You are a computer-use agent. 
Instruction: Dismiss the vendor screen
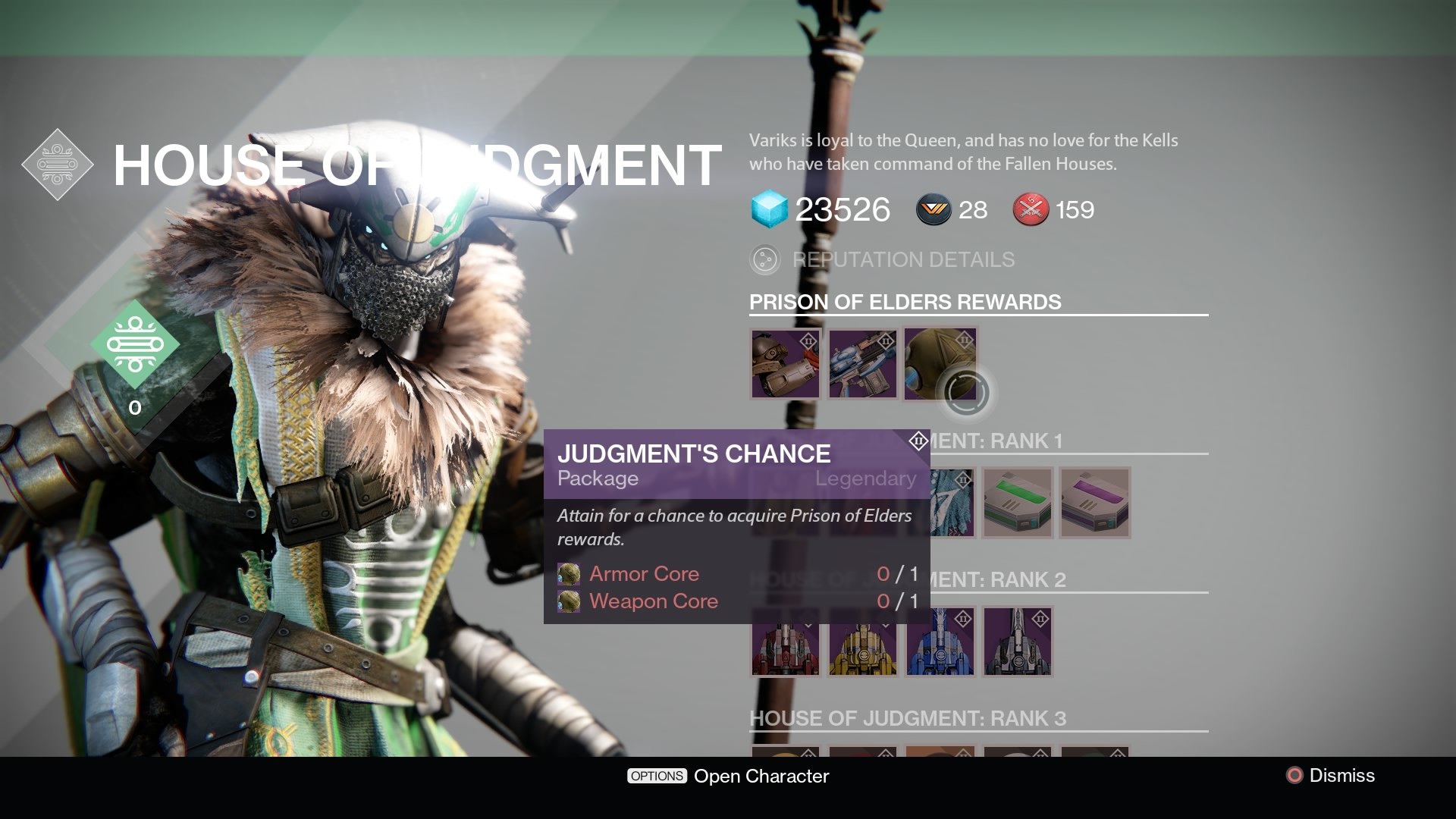(x=1331, y=775)
